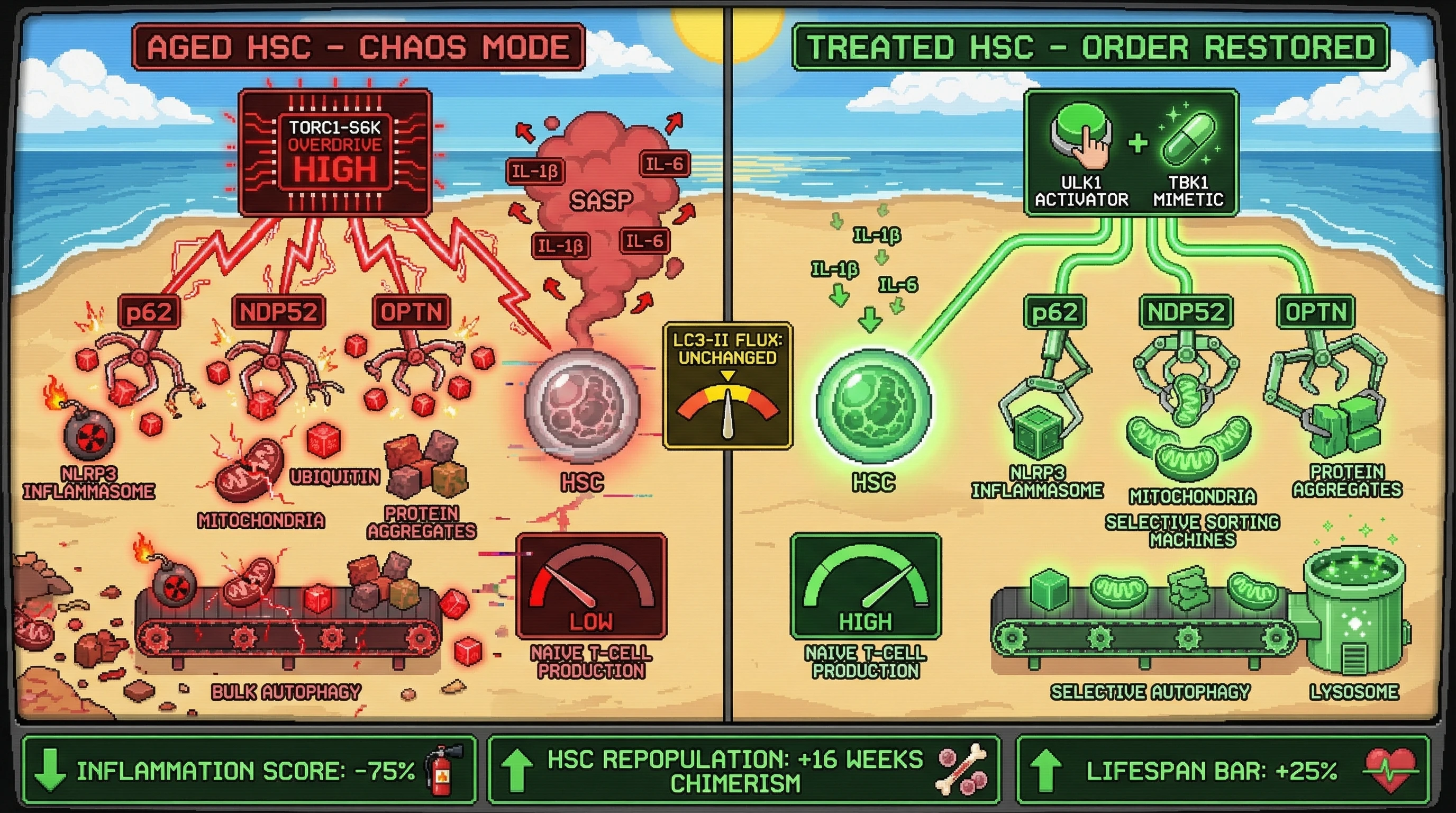Image resolution: width=1456 pixels, height=813 pixels.
Task: Click the TORC1-S6K Overdrive chip panel
Action: [x=334, y=152]
